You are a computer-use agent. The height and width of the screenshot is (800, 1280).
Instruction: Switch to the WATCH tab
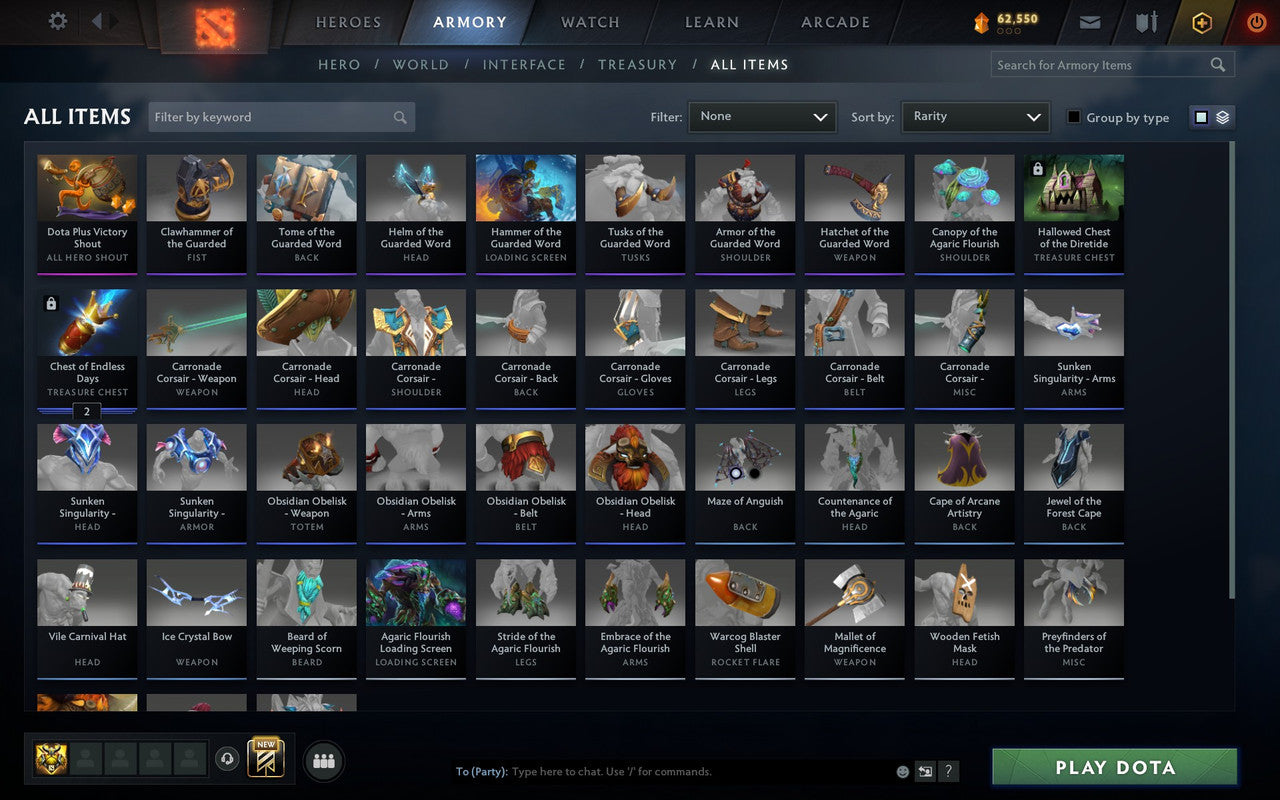click(x=588, y=22)
